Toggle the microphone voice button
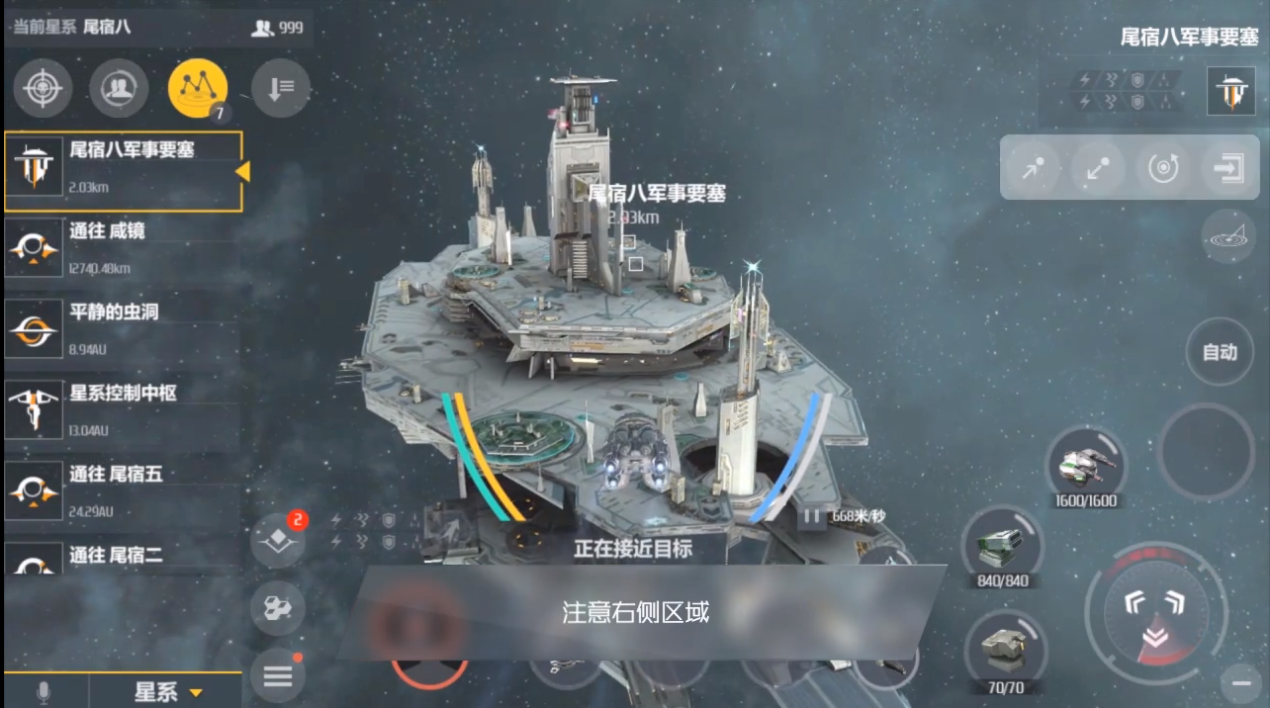The width and height of the screenshot is (1270, 708). pos(43,692)
